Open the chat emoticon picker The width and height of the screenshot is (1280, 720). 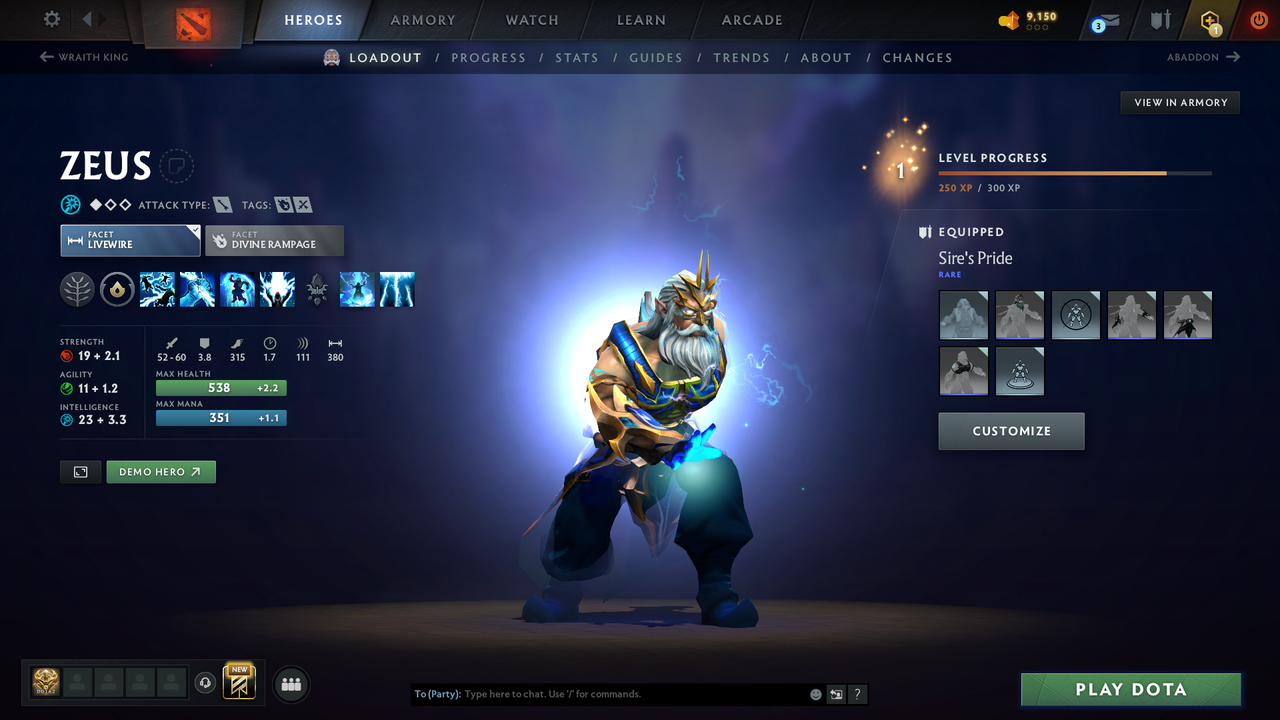coord(815,693)
